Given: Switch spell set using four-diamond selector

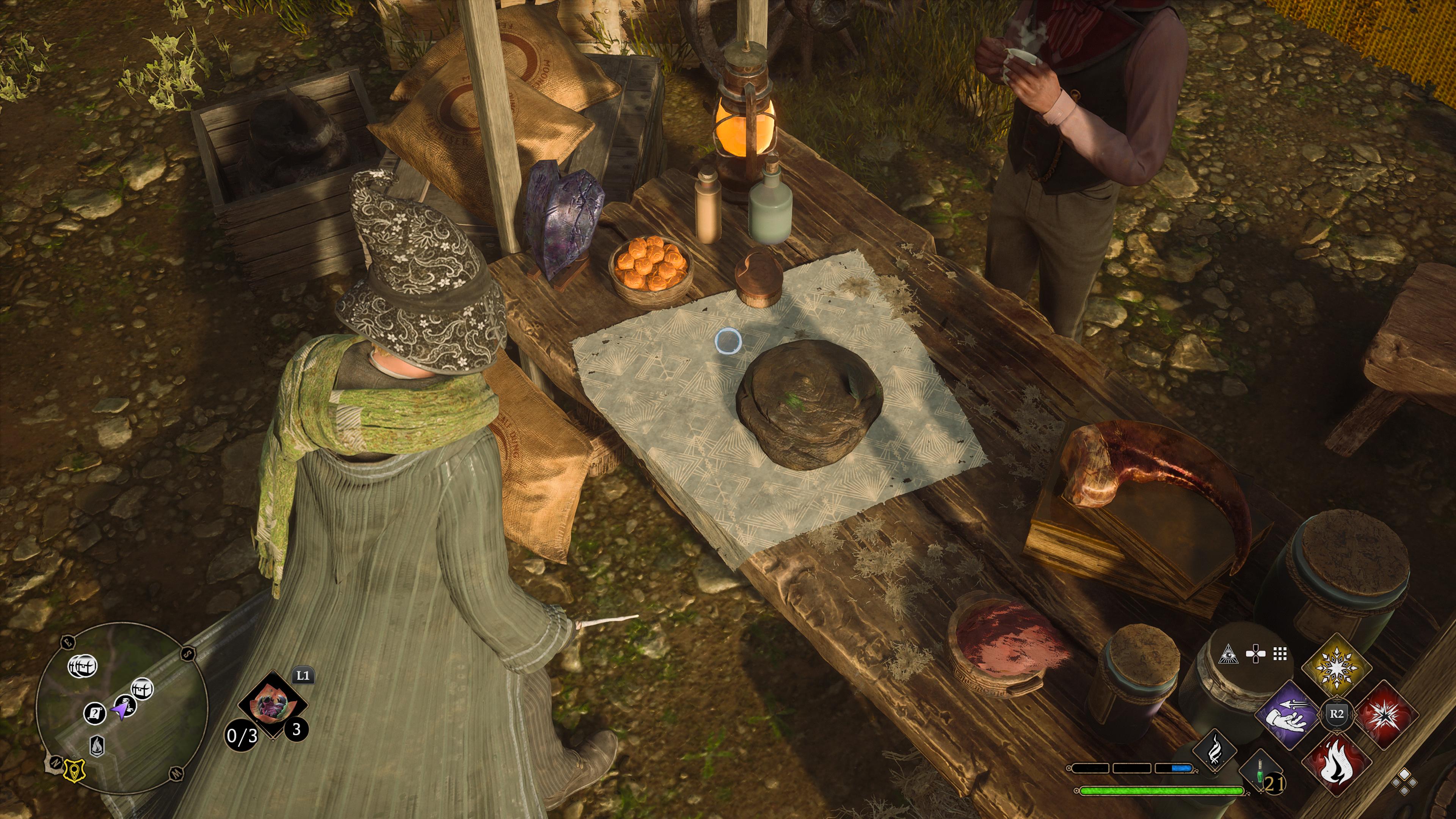Looking at the screenshot, I should [1404, 783].
